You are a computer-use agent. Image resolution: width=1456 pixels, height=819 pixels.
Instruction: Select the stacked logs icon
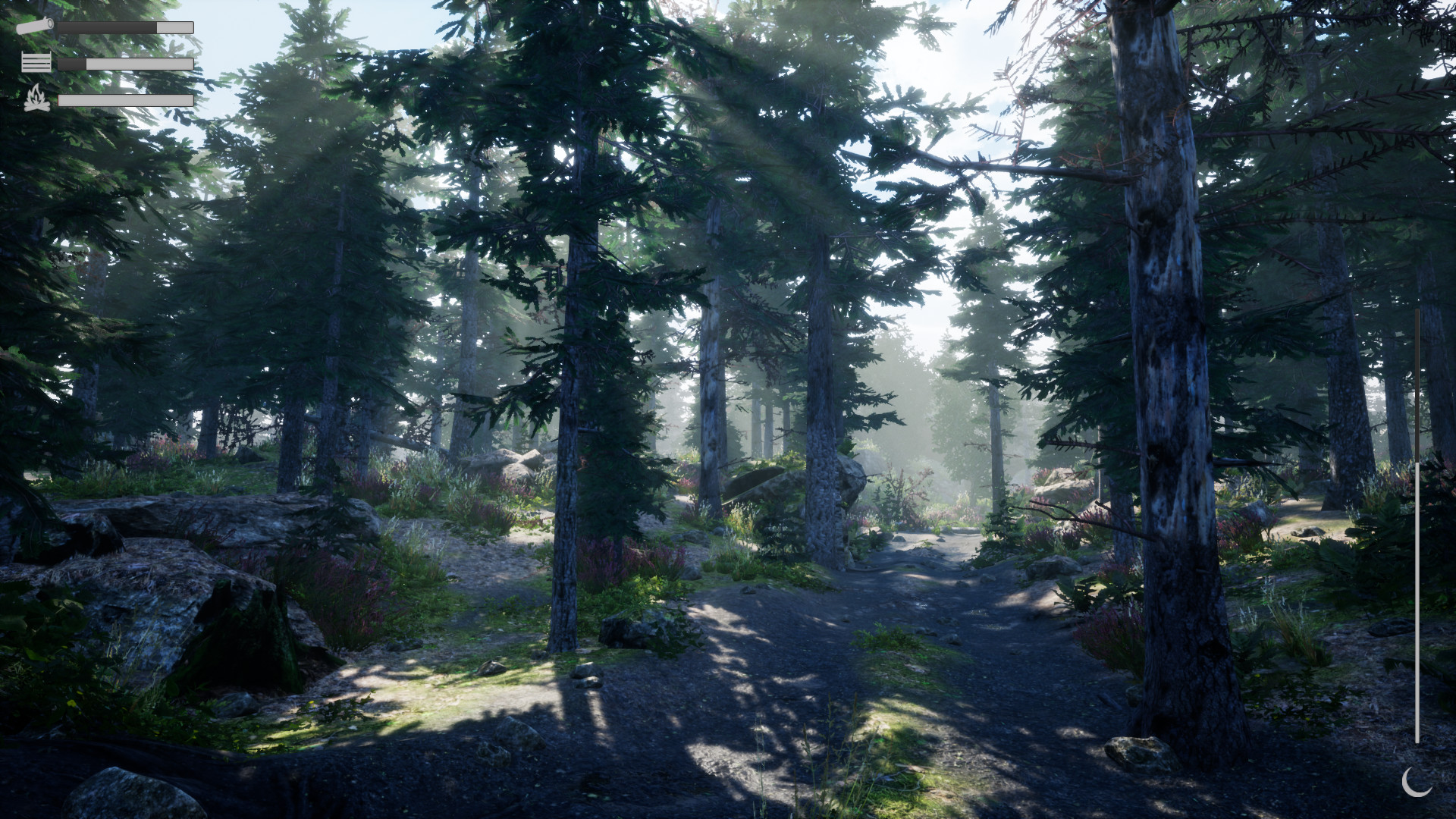click(36, 63)
